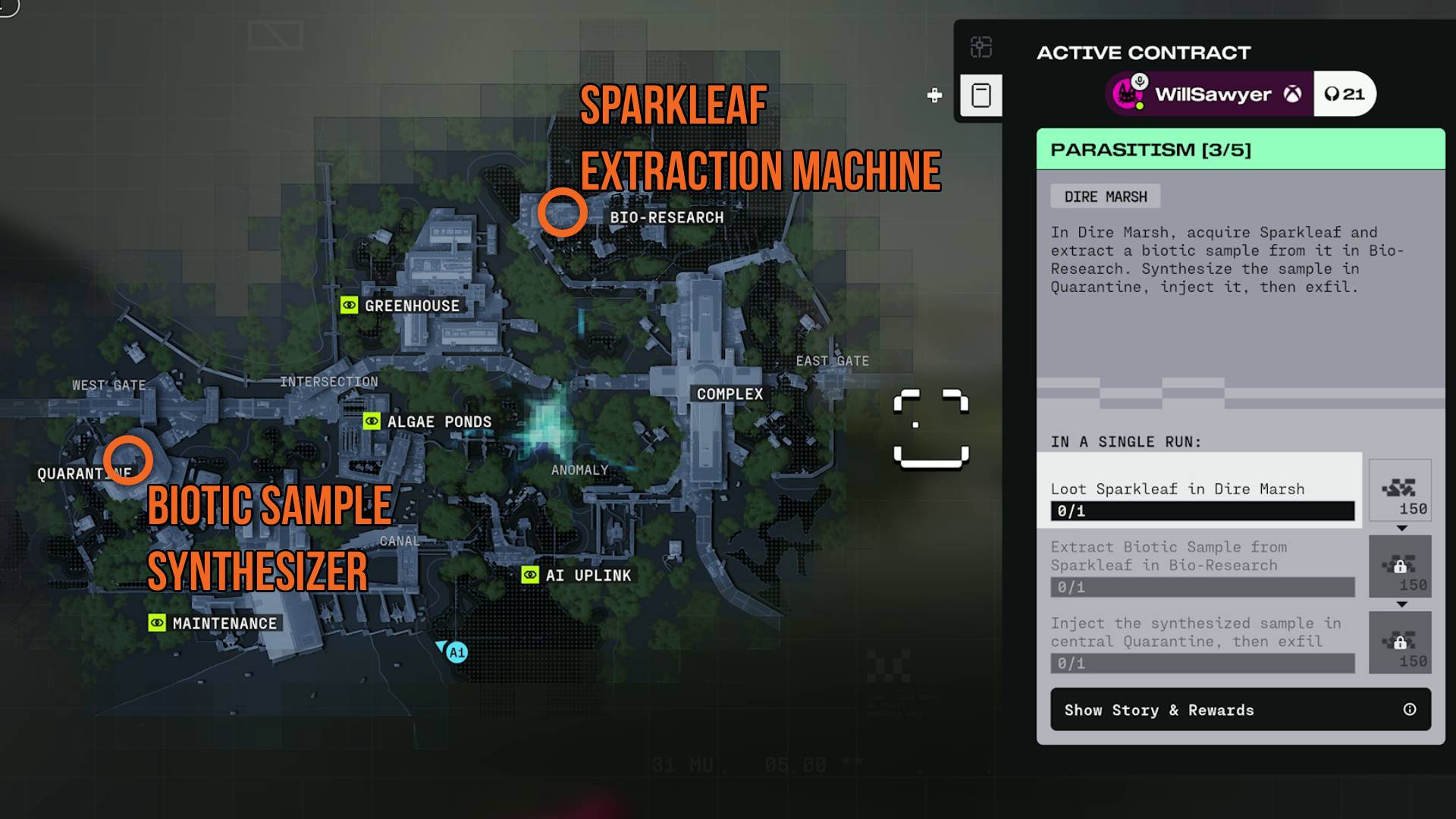Select the Dire Marsh location tag

click(x=1106, y=196)
